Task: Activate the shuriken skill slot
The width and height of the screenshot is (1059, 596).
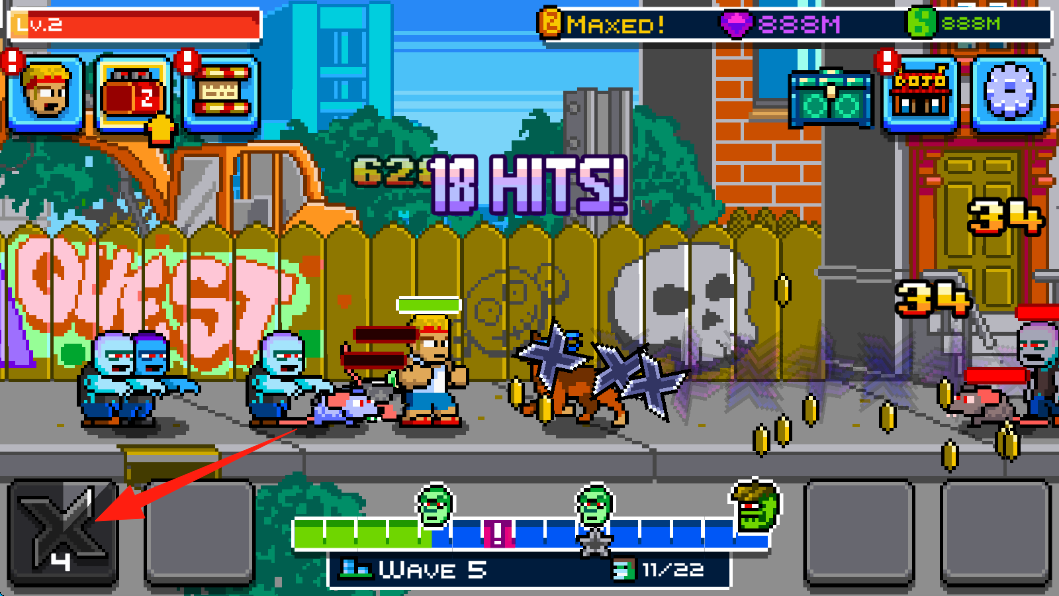Action: 64,533
